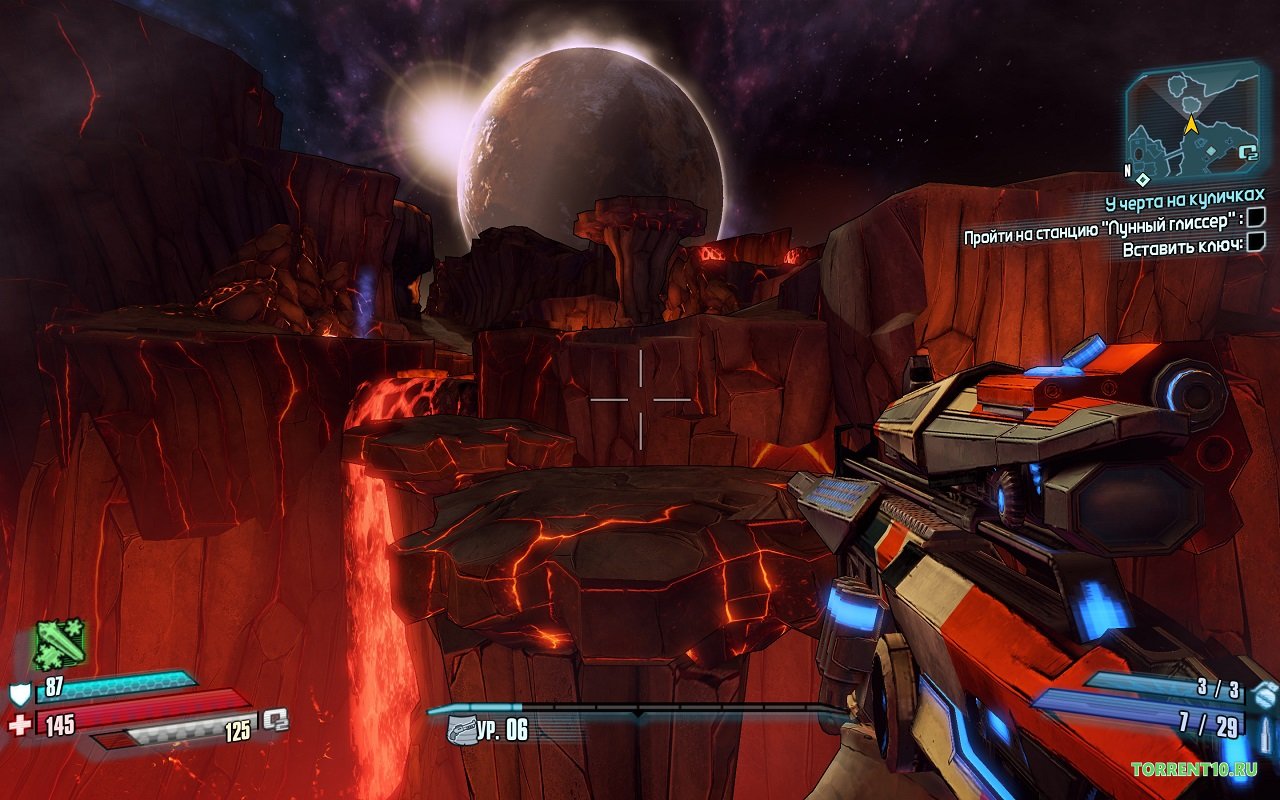Tick the "Вставить ключ" objective checkbox

coord(1257,241)
